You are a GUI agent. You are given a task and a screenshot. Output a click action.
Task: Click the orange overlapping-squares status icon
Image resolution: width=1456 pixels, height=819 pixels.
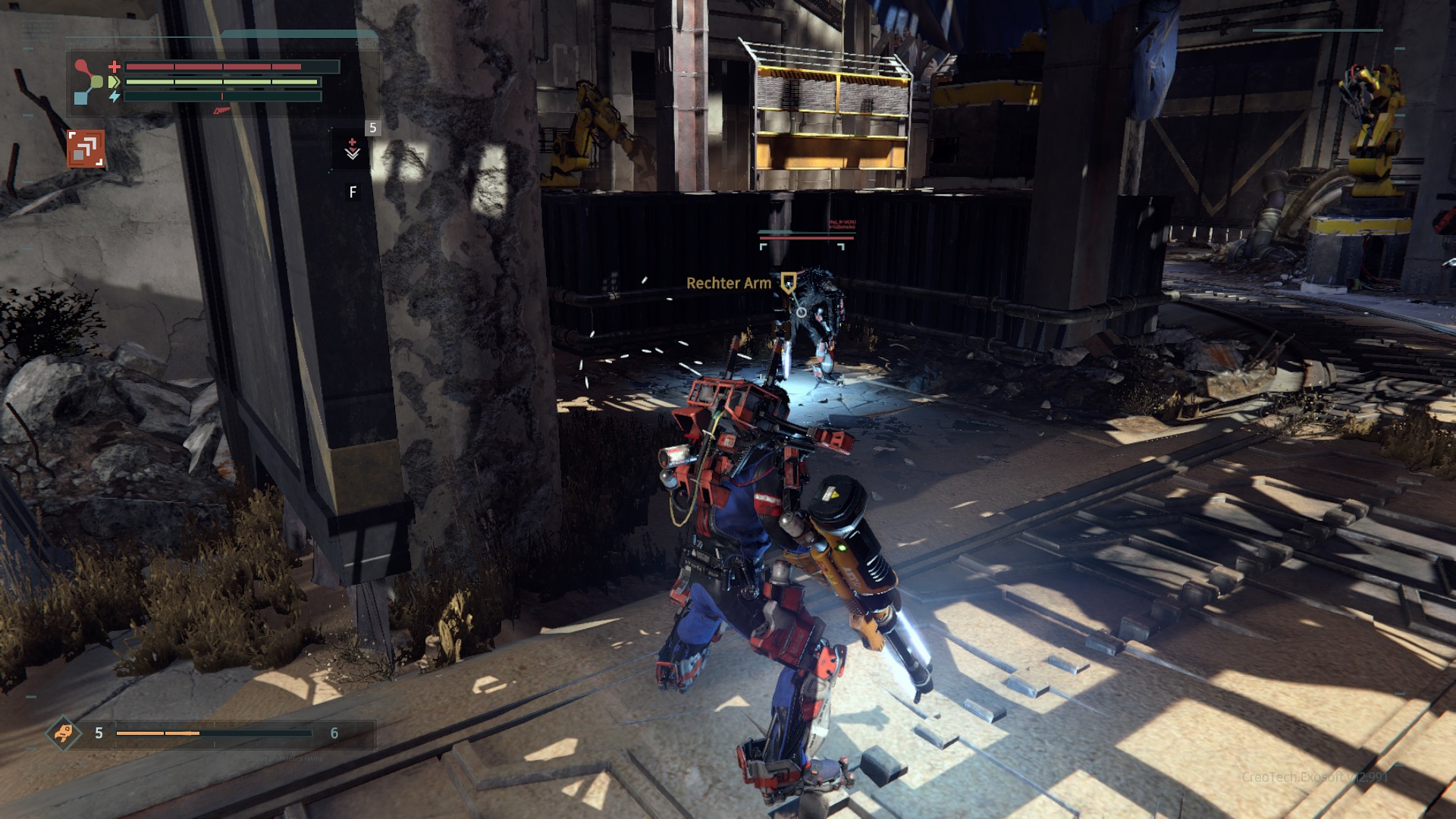[x=85, y=149]
